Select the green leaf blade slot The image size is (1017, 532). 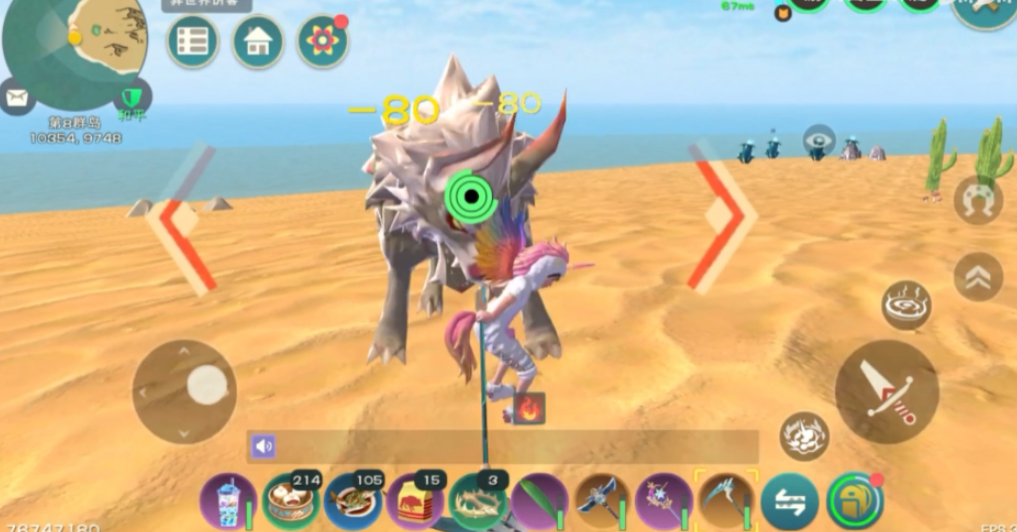(x=539, y=500)
